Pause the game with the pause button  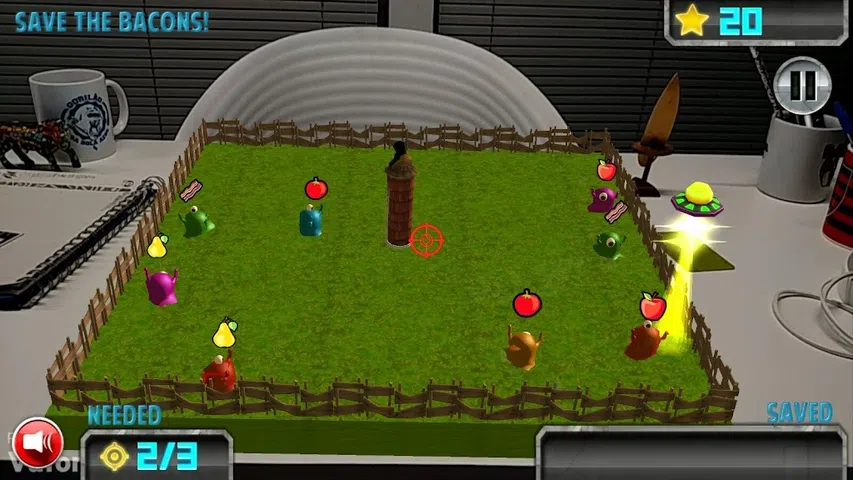(803, 84)
